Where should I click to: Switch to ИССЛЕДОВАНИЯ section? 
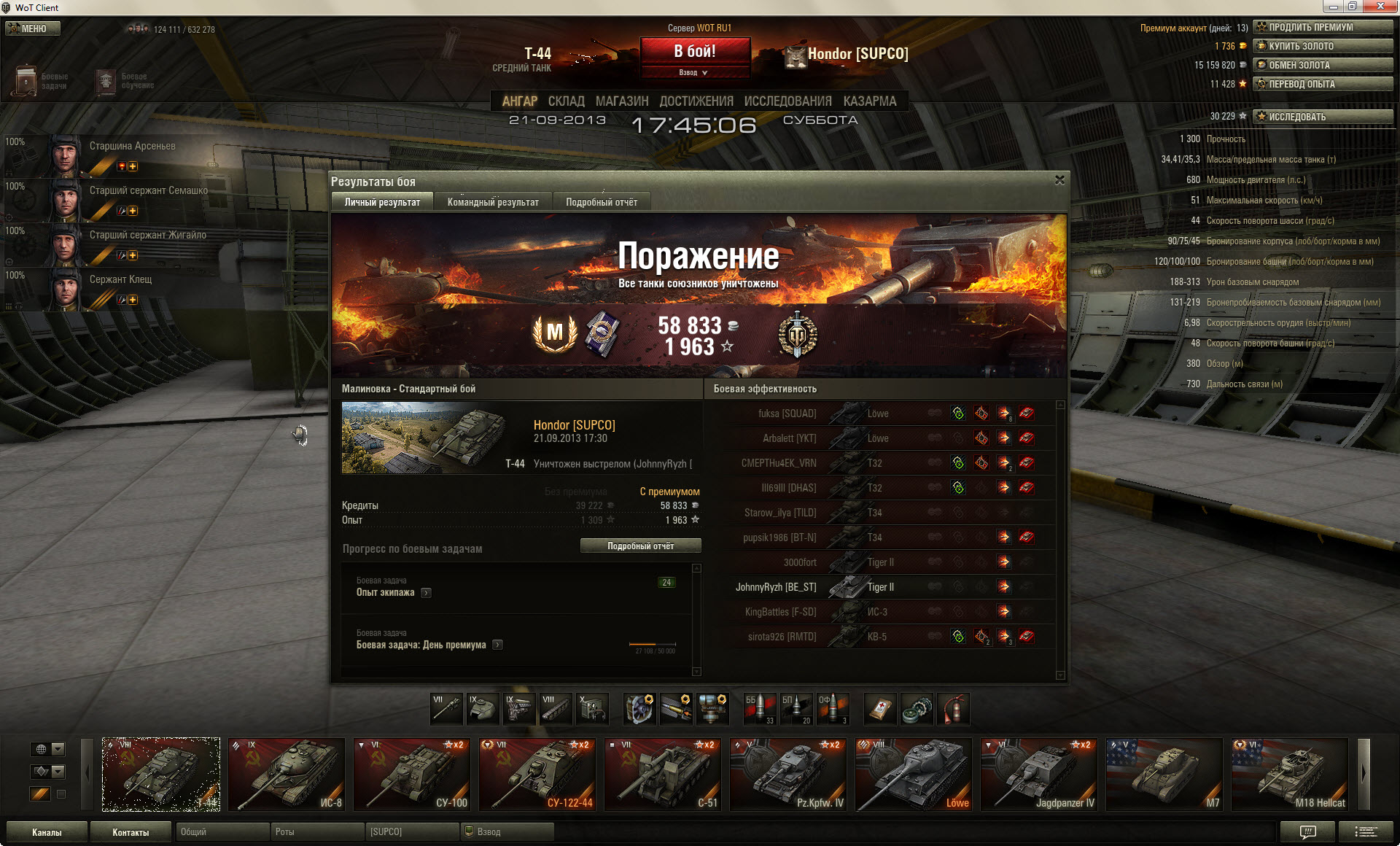[787, 101]
